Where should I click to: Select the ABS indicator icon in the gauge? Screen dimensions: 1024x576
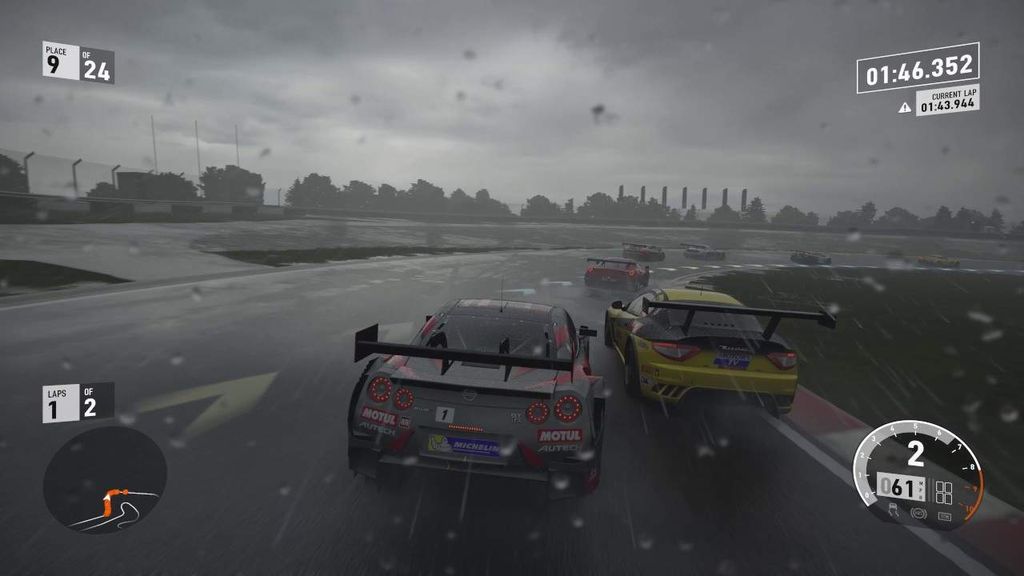tap(918, 513)
